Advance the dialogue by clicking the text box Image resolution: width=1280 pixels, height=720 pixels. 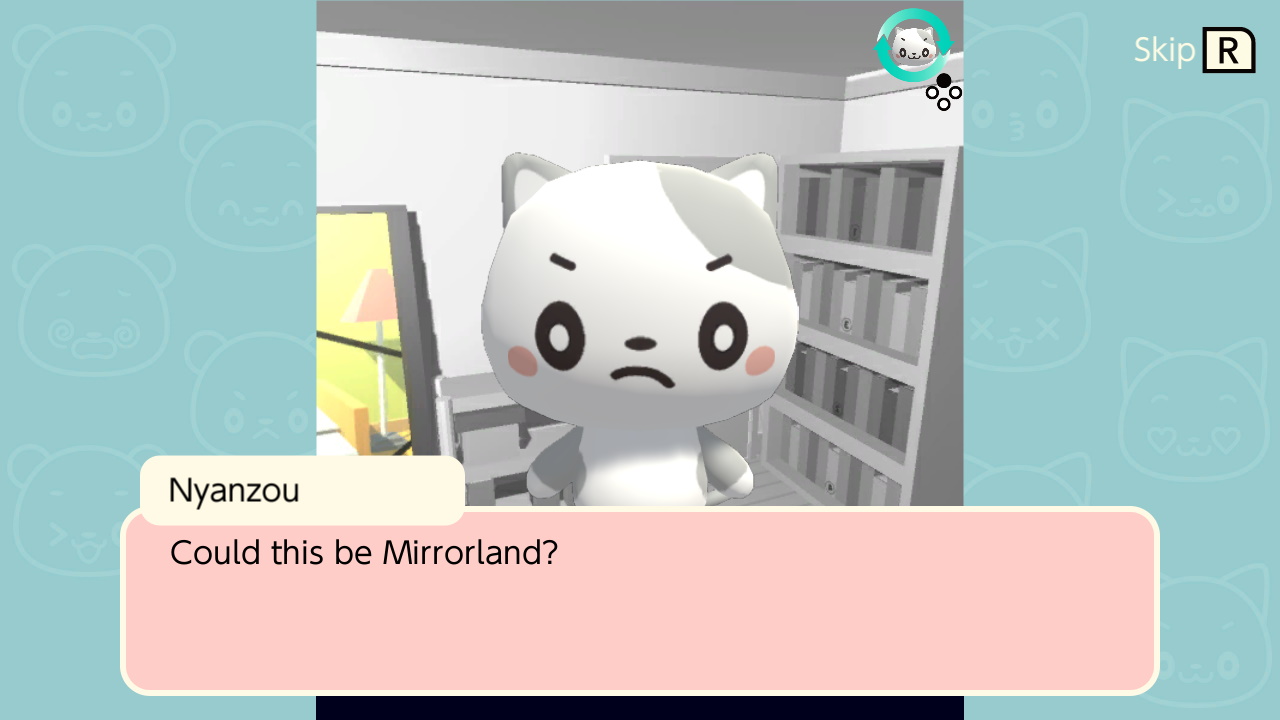(x=640, y=600)
